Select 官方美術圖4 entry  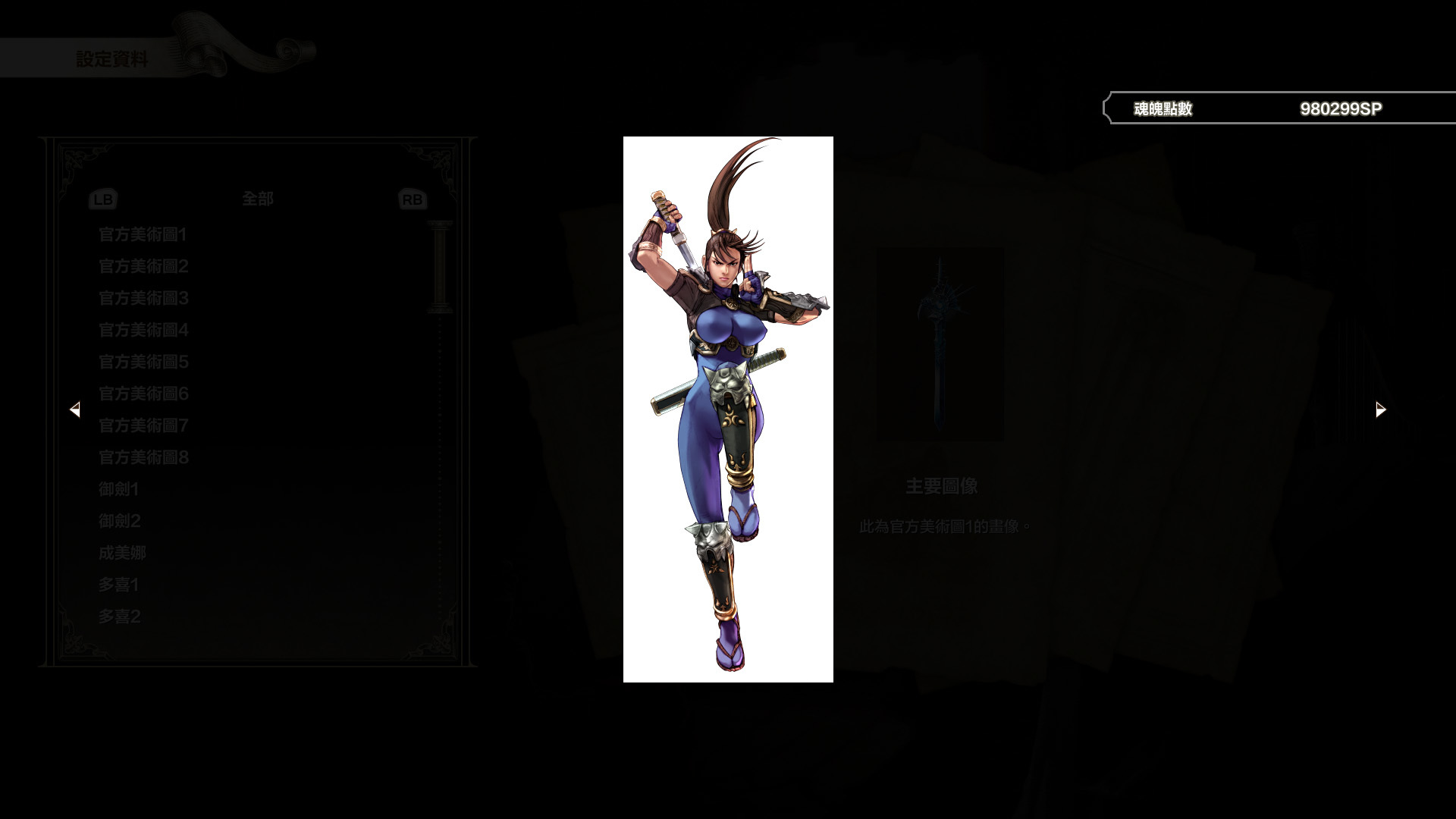143,331
